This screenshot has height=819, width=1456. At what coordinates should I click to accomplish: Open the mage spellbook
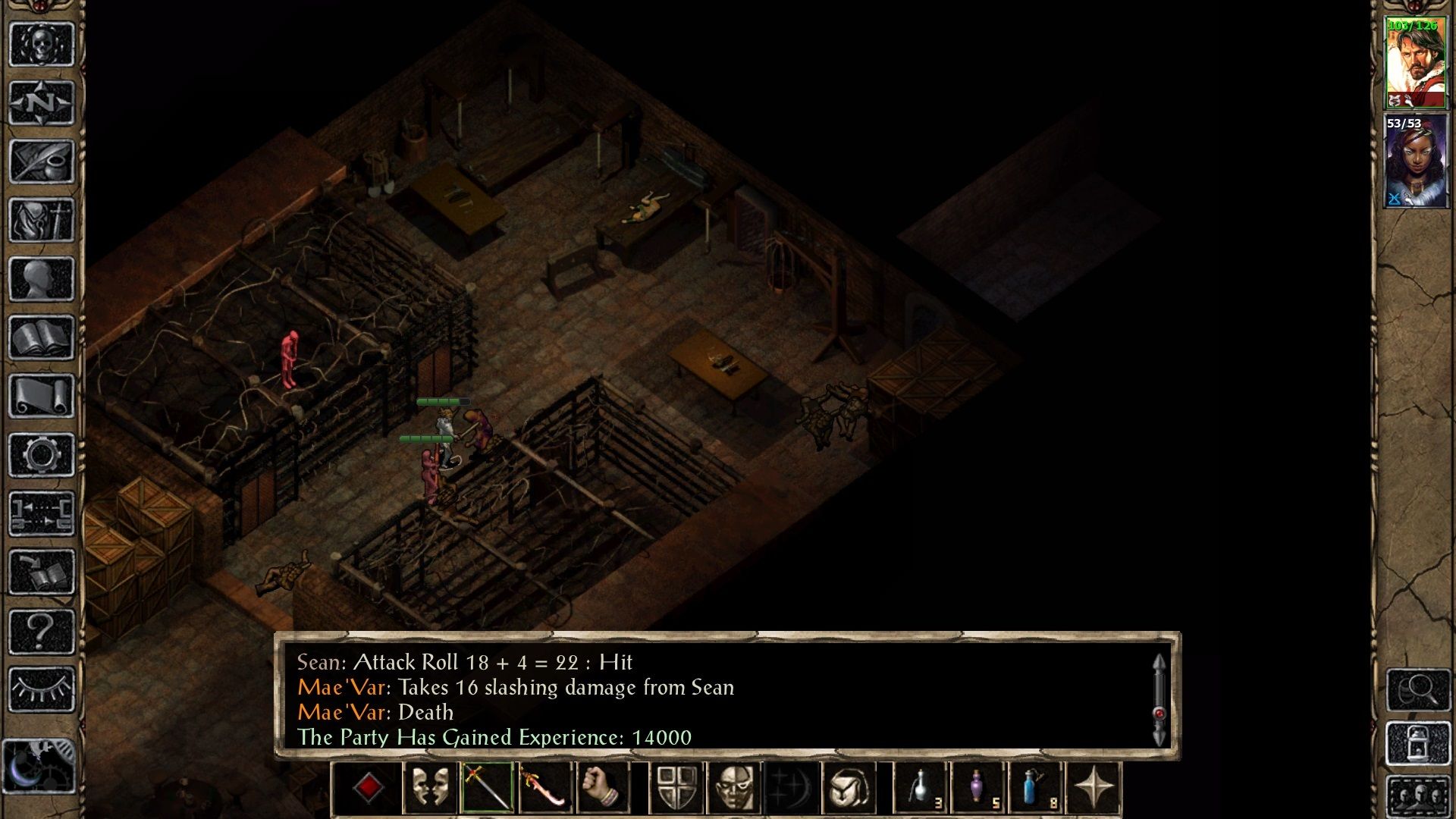[x=42, y=337]
